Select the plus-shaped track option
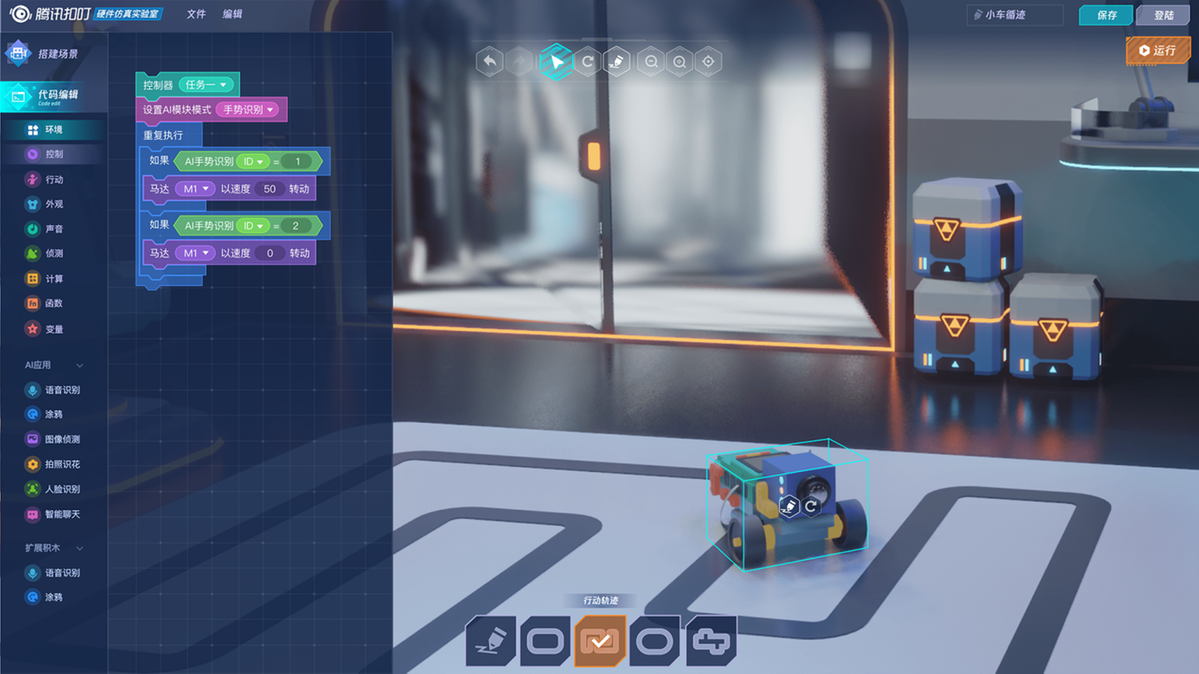This screenshot has height=674, width=1199. coord(711,640)
